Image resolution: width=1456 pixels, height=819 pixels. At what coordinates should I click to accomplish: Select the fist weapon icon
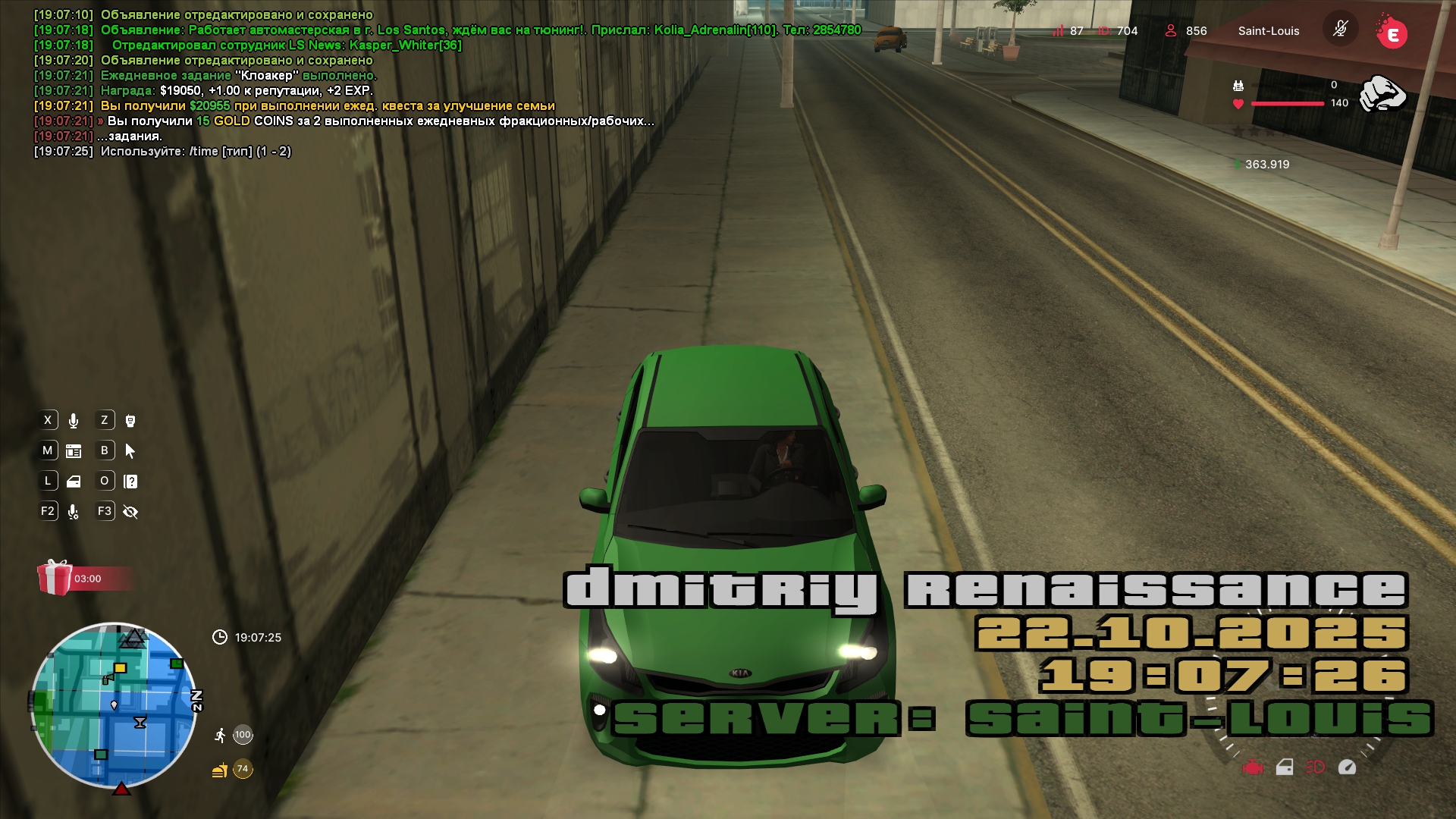pyautogui.click(x=1382, y=94)
